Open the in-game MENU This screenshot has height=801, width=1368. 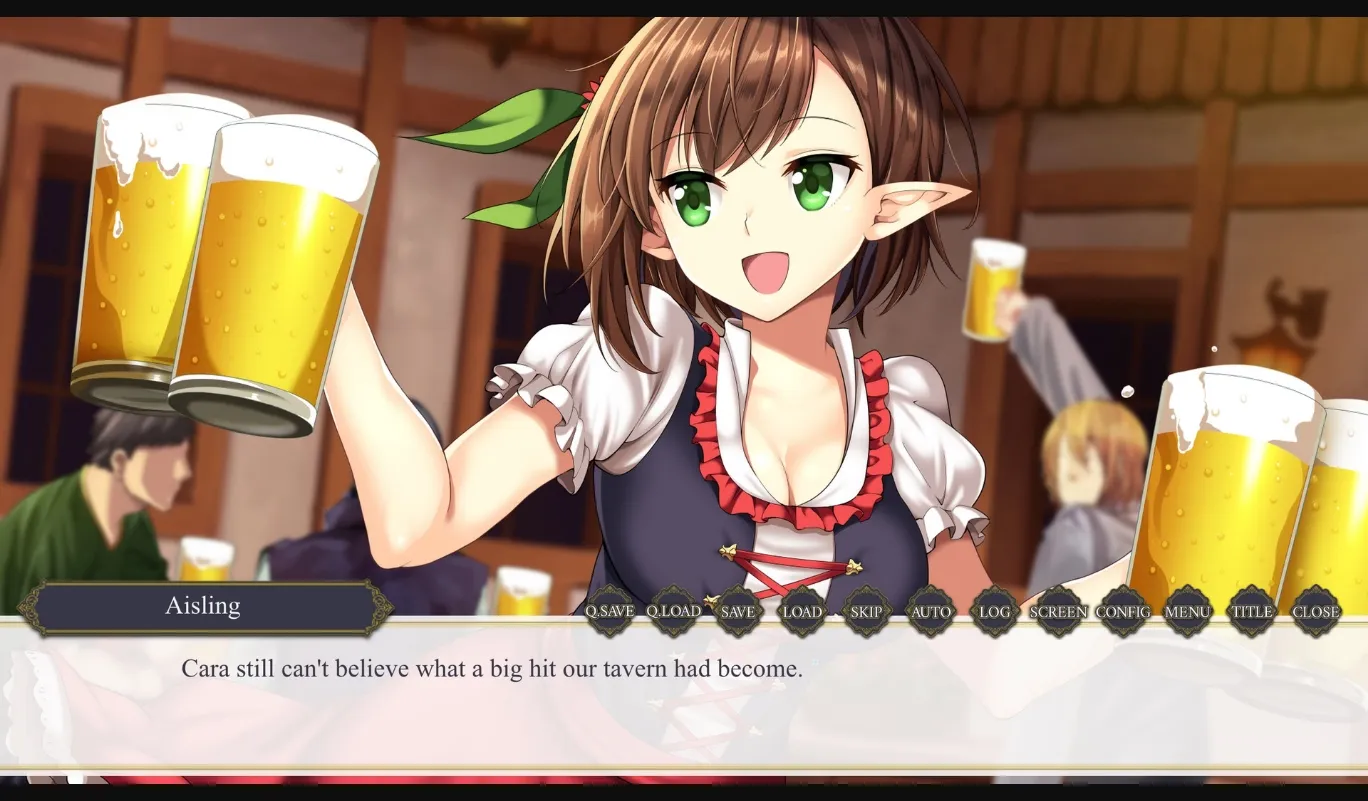[1187, 610]
